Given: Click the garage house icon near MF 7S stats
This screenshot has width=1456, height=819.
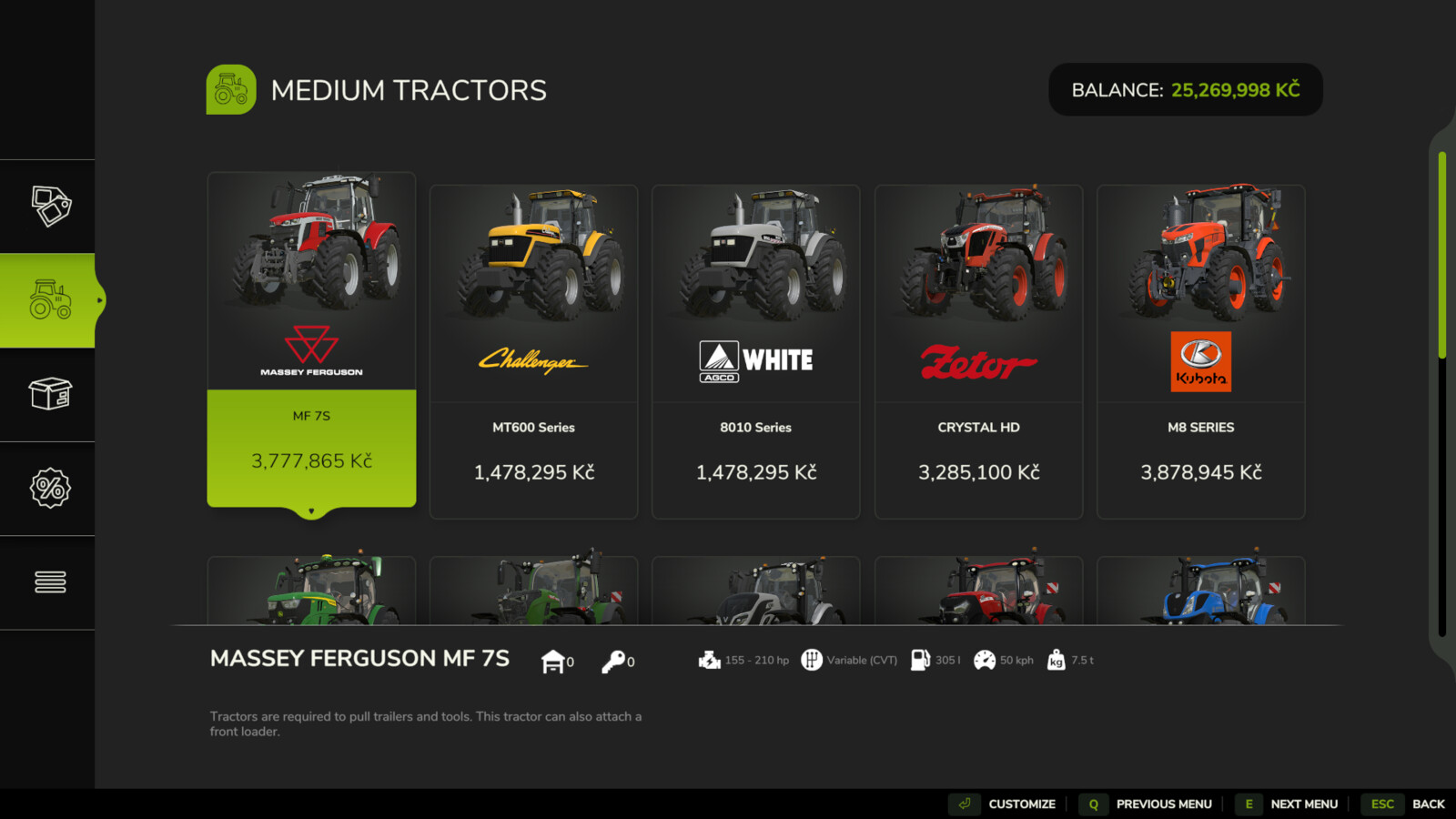Looking at the screenshot, I should pyautogui.click(x=551, y=660).
